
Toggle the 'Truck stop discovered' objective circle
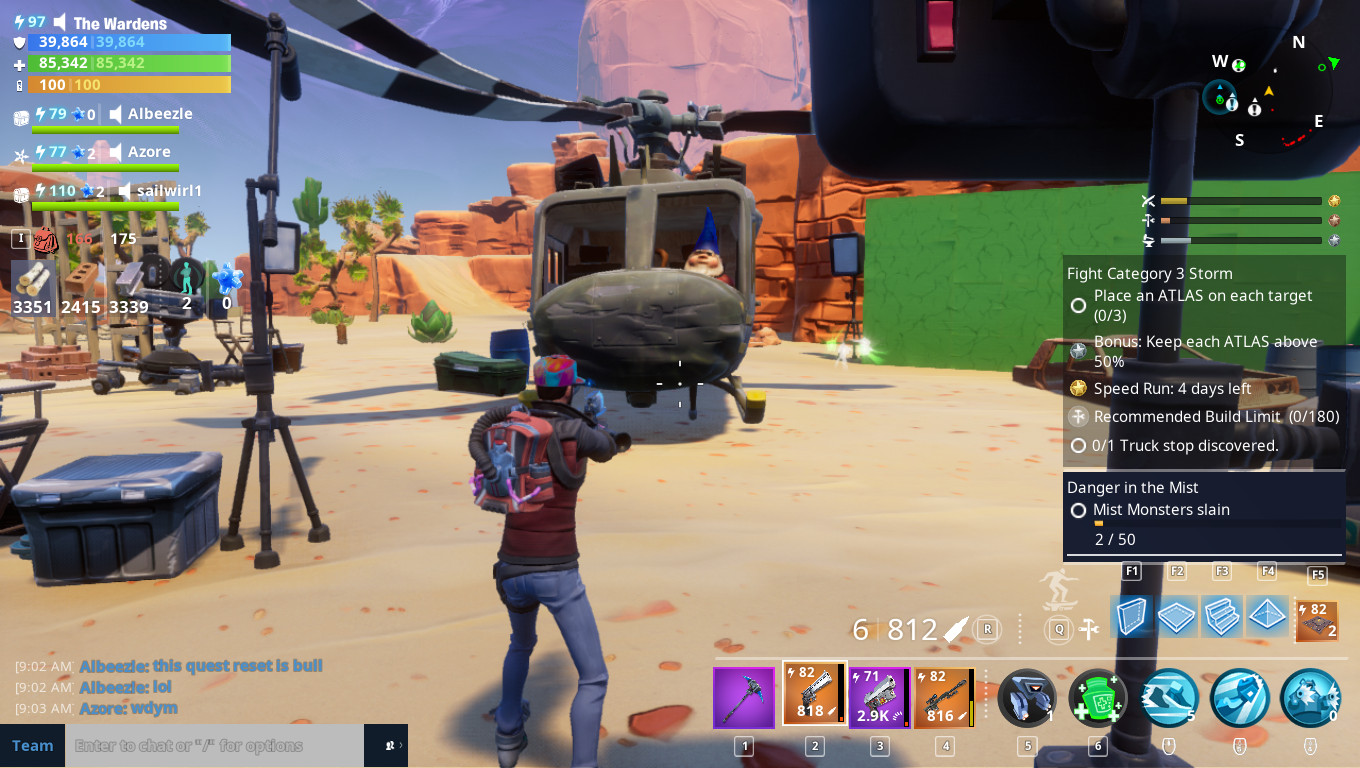click(x=1078, y=445)
